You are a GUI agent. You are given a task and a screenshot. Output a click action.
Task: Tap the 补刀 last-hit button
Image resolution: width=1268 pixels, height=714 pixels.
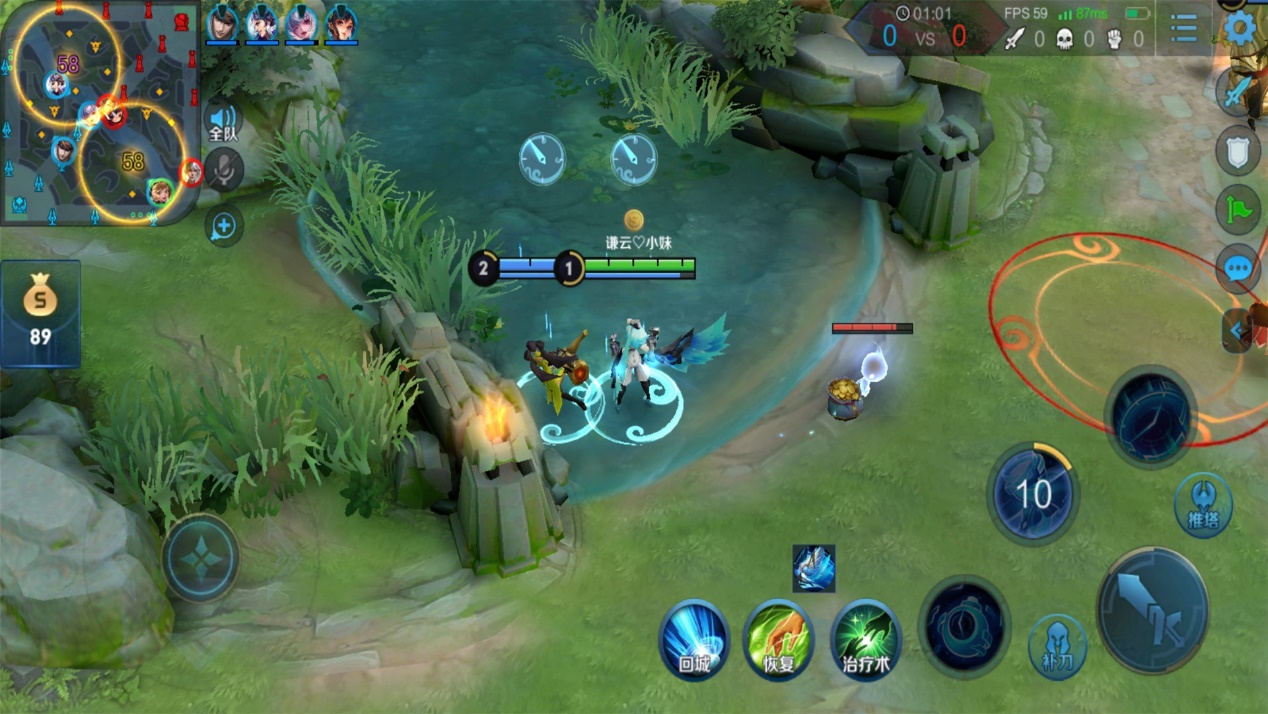point(1057,647)
